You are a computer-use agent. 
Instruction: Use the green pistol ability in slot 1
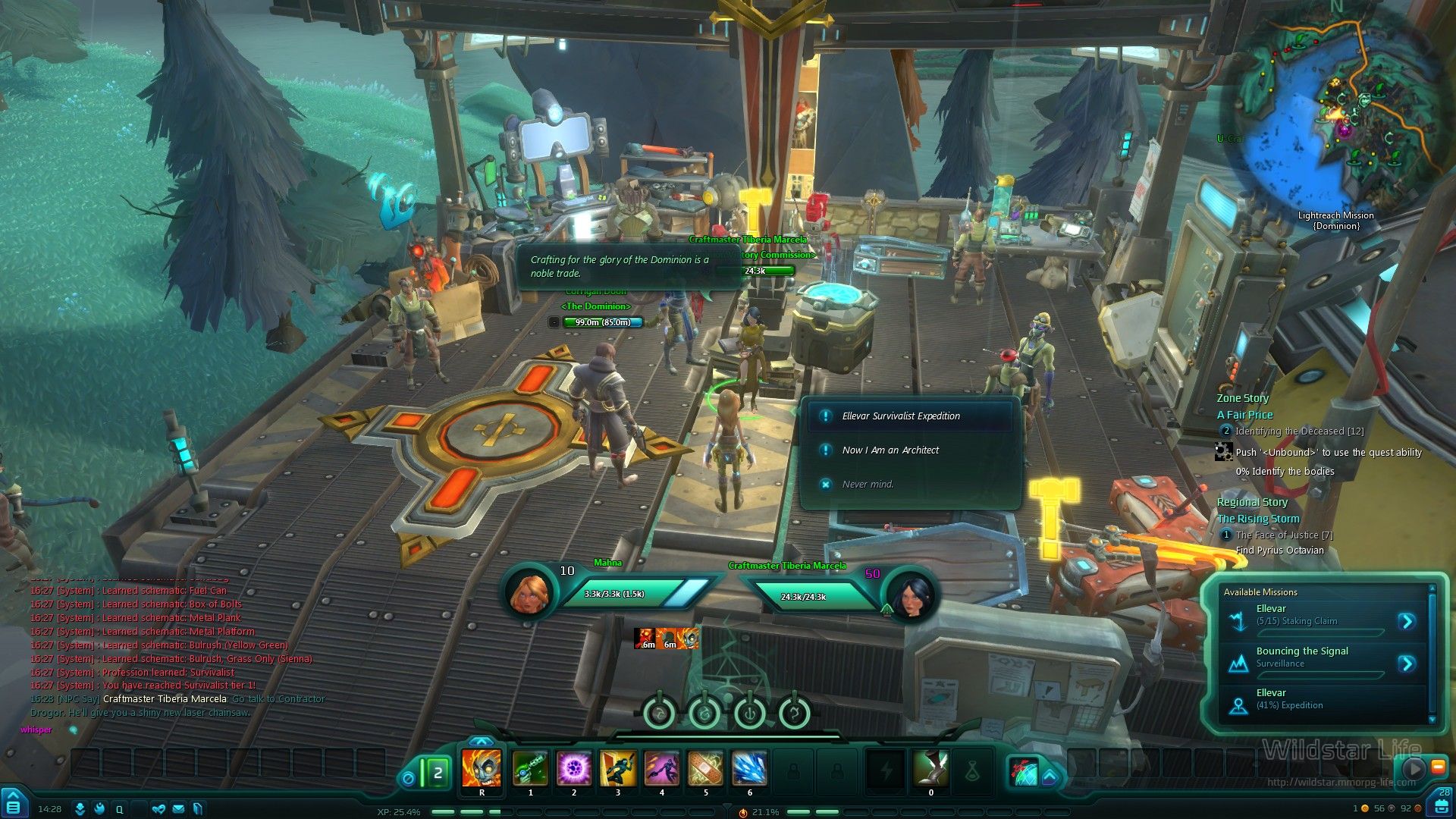[x=530, y=768]
